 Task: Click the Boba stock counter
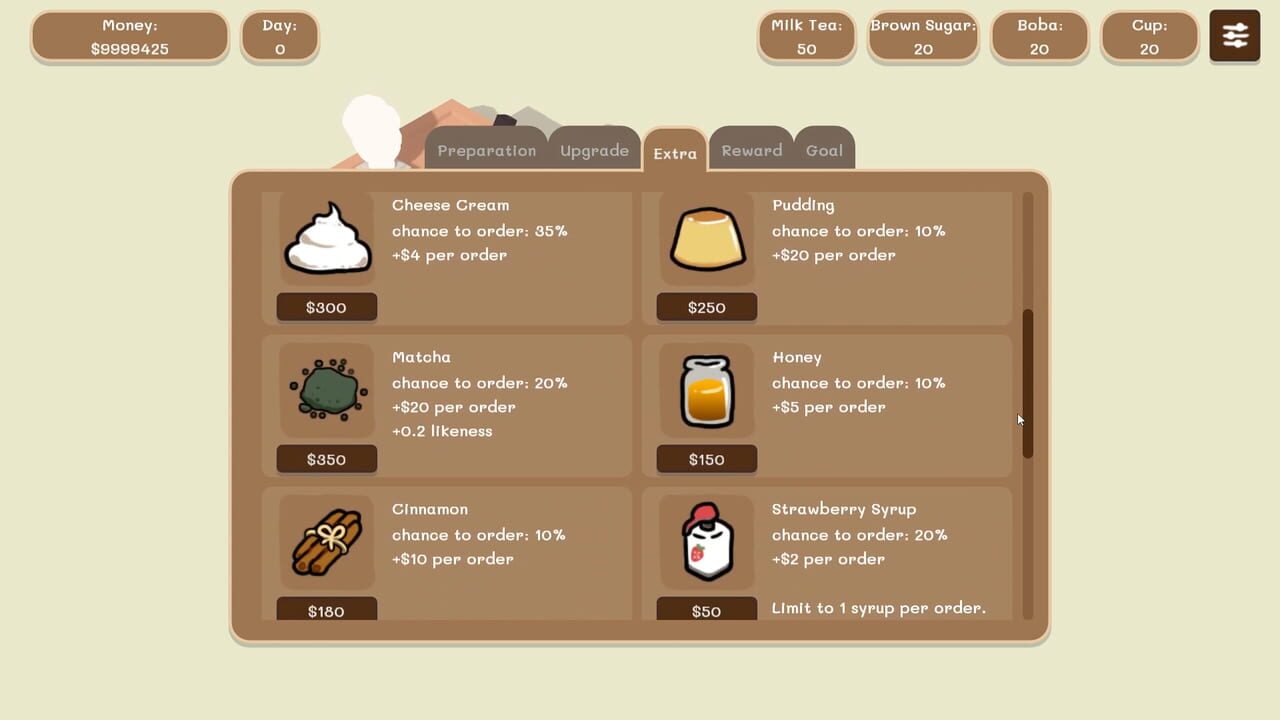point(1039,36)
